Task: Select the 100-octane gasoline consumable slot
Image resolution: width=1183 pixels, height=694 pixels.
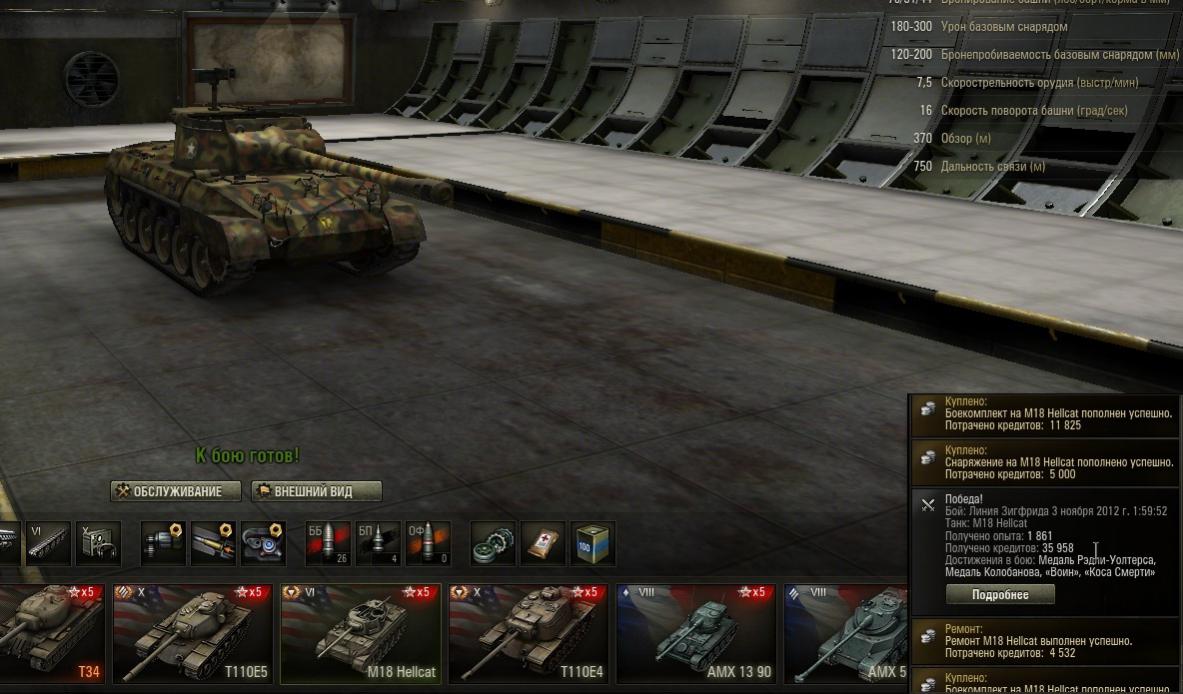Action: [592, 543]
